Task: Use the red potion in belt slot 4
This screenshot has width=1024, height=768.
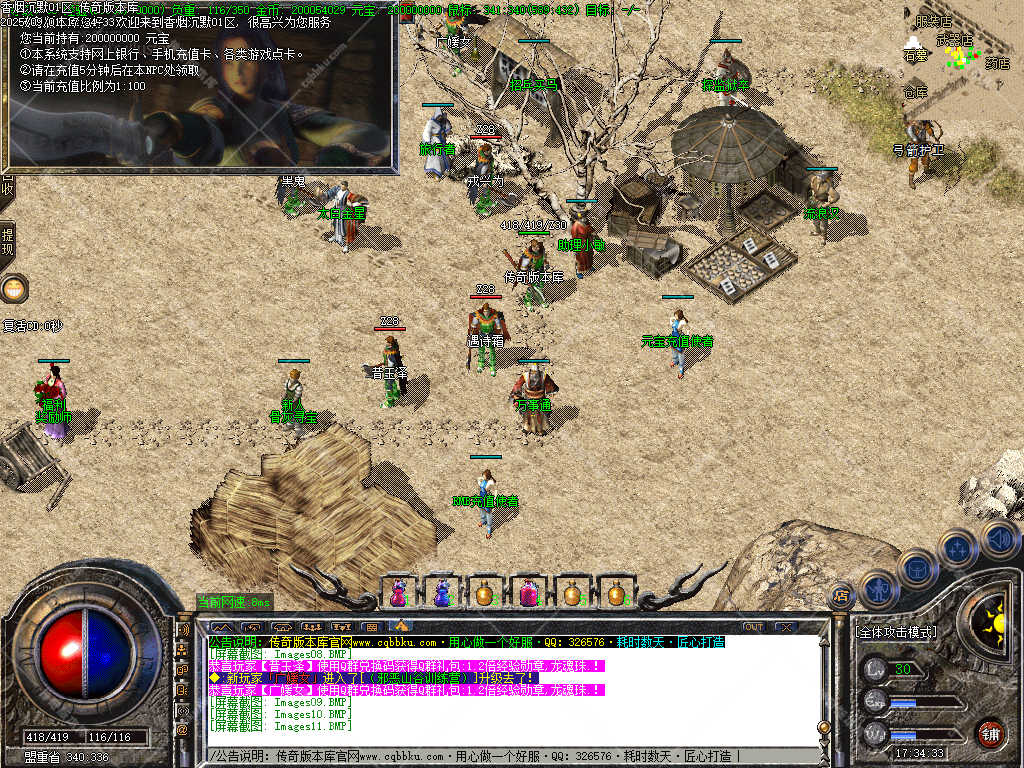Action: (x=528, y=593)
